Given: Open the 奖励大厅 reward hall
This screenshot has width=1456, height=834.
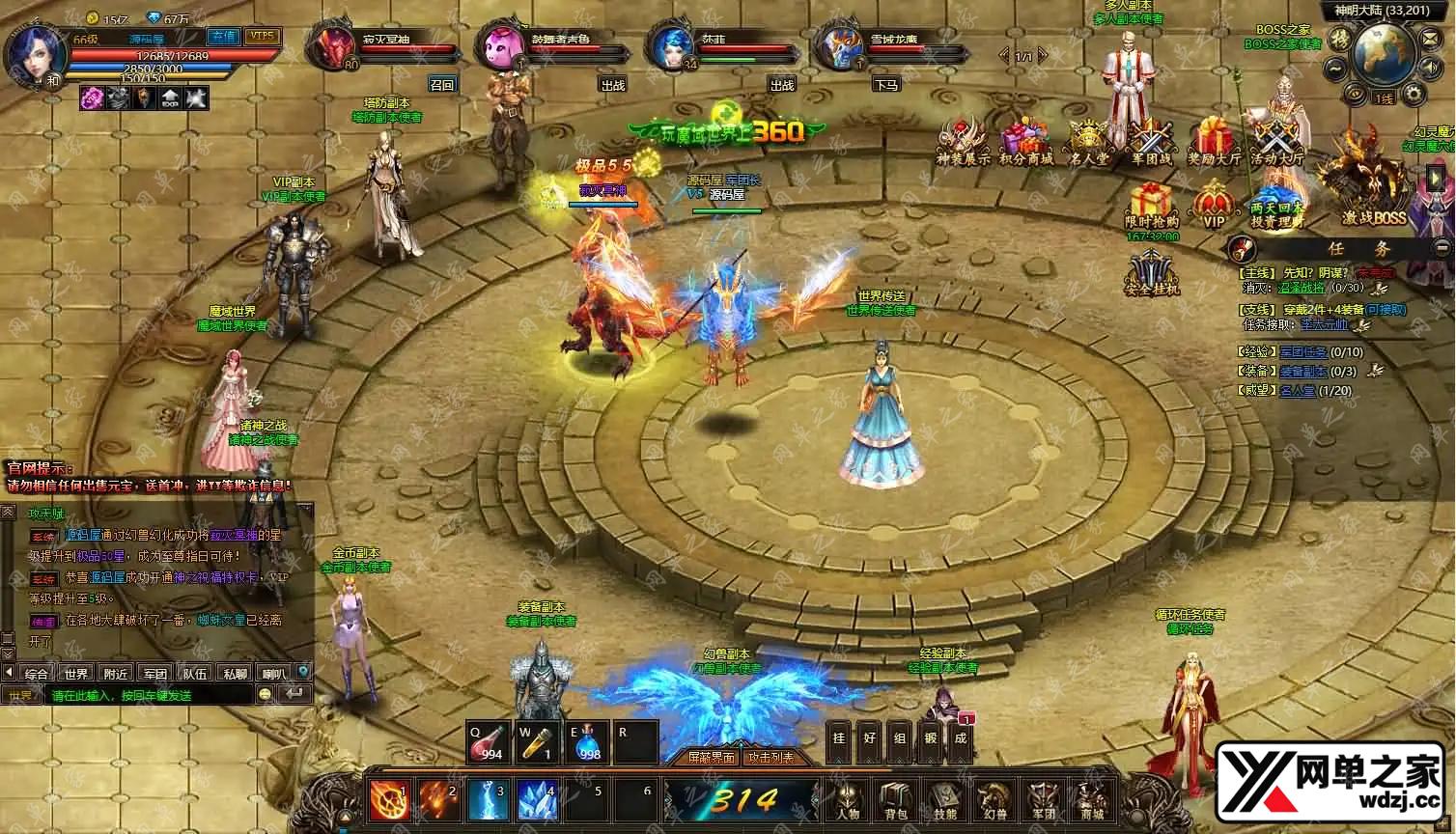Looking at the screenshot, I should pyautogui.click(x=1214, y=143).
